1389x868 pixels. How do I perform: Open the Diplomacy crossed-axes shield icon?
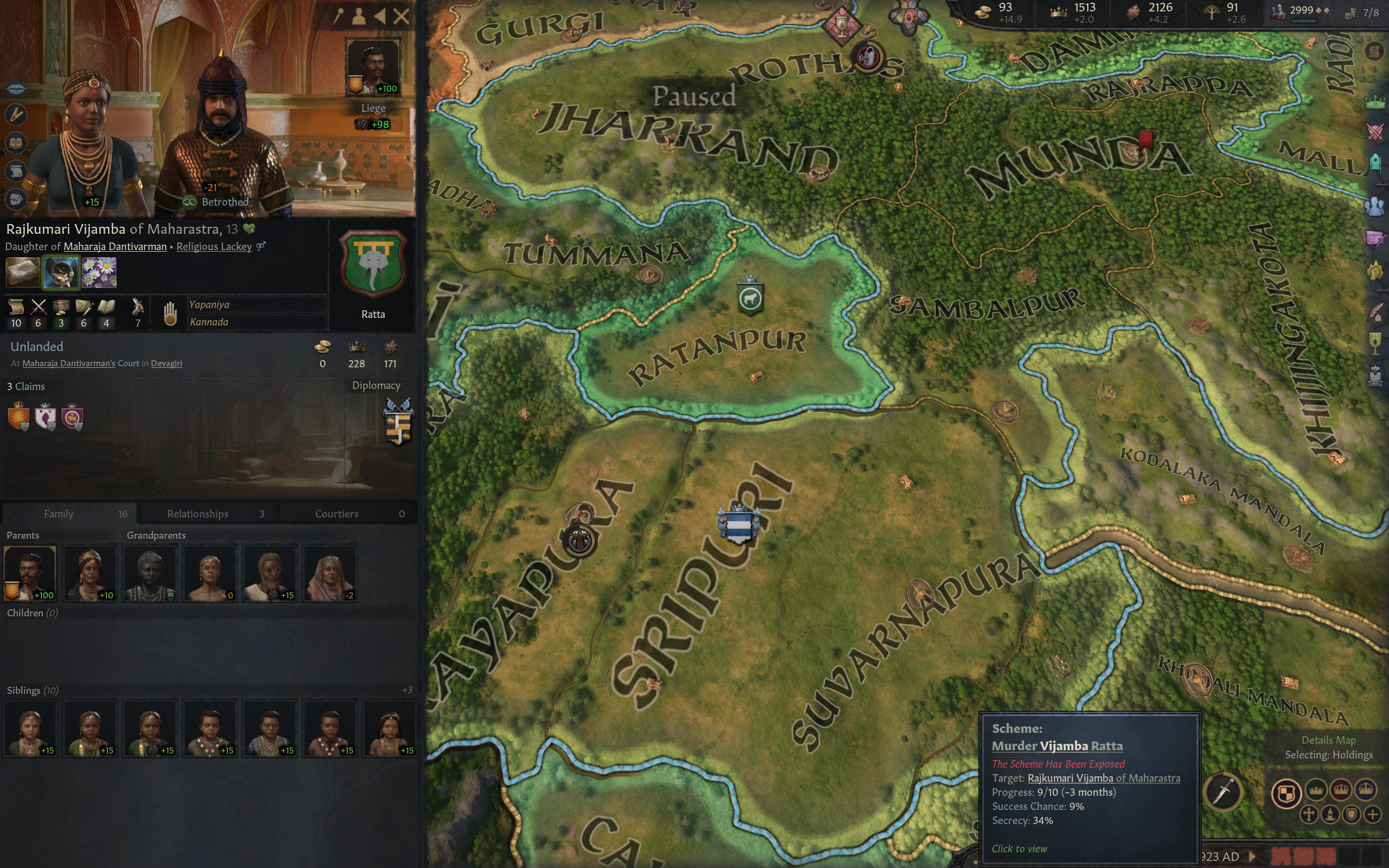pos(398,423)
